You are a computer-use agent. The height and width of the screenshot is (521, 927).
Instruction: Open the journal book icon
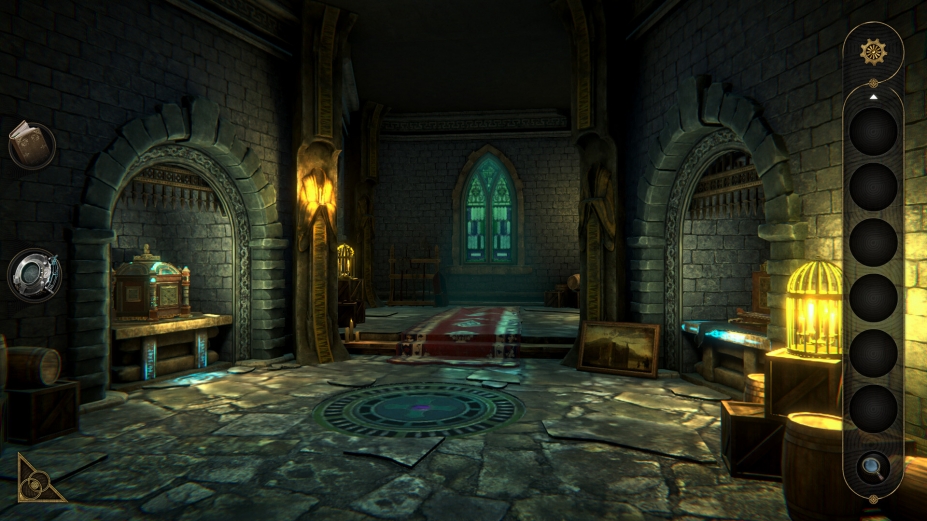click(30, 145)
